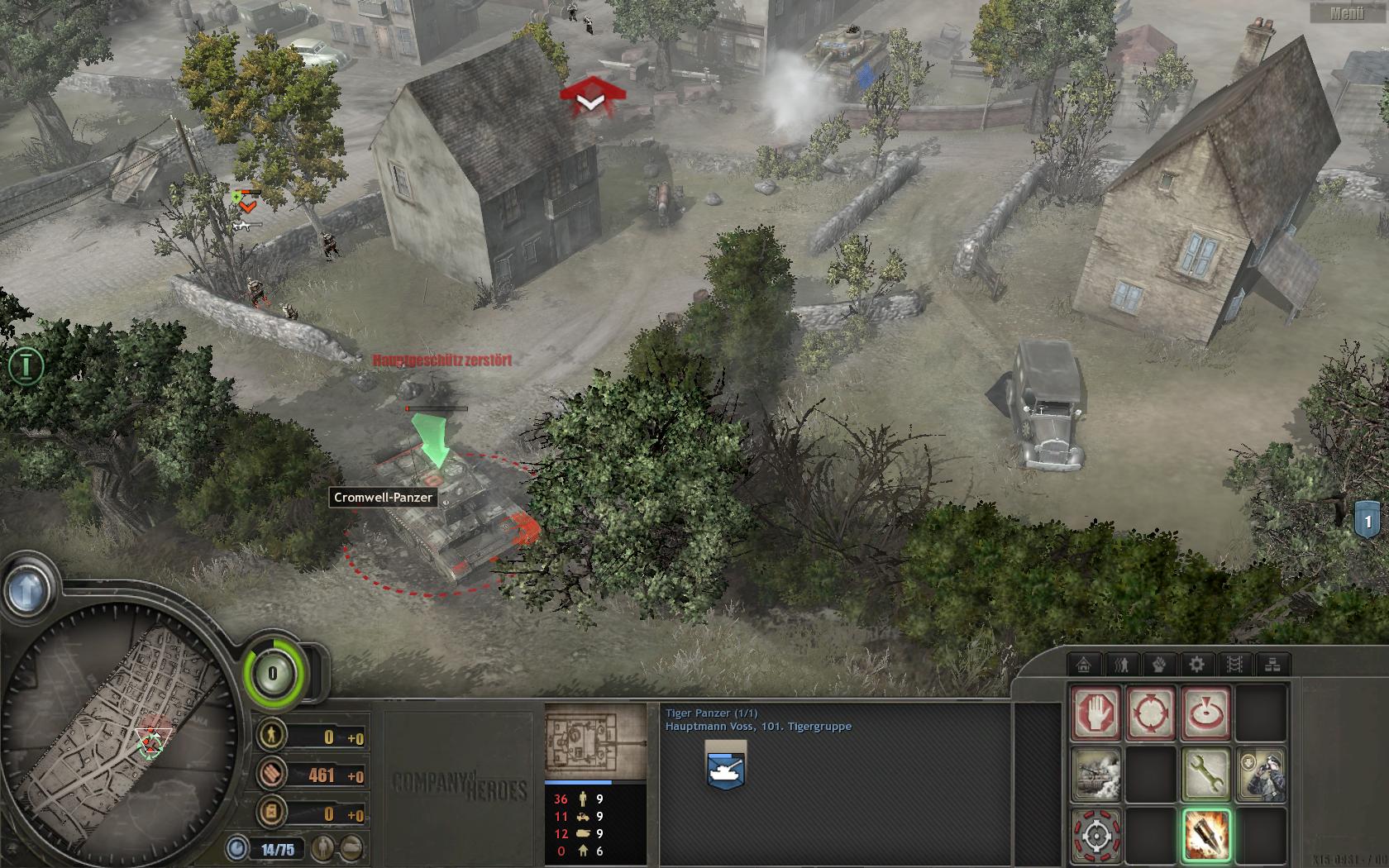Viewport: 1389px width, 868px height.
Task: Activate the commander with binoculars ability
Action: pyautogui.click(x=1260, y=774)
